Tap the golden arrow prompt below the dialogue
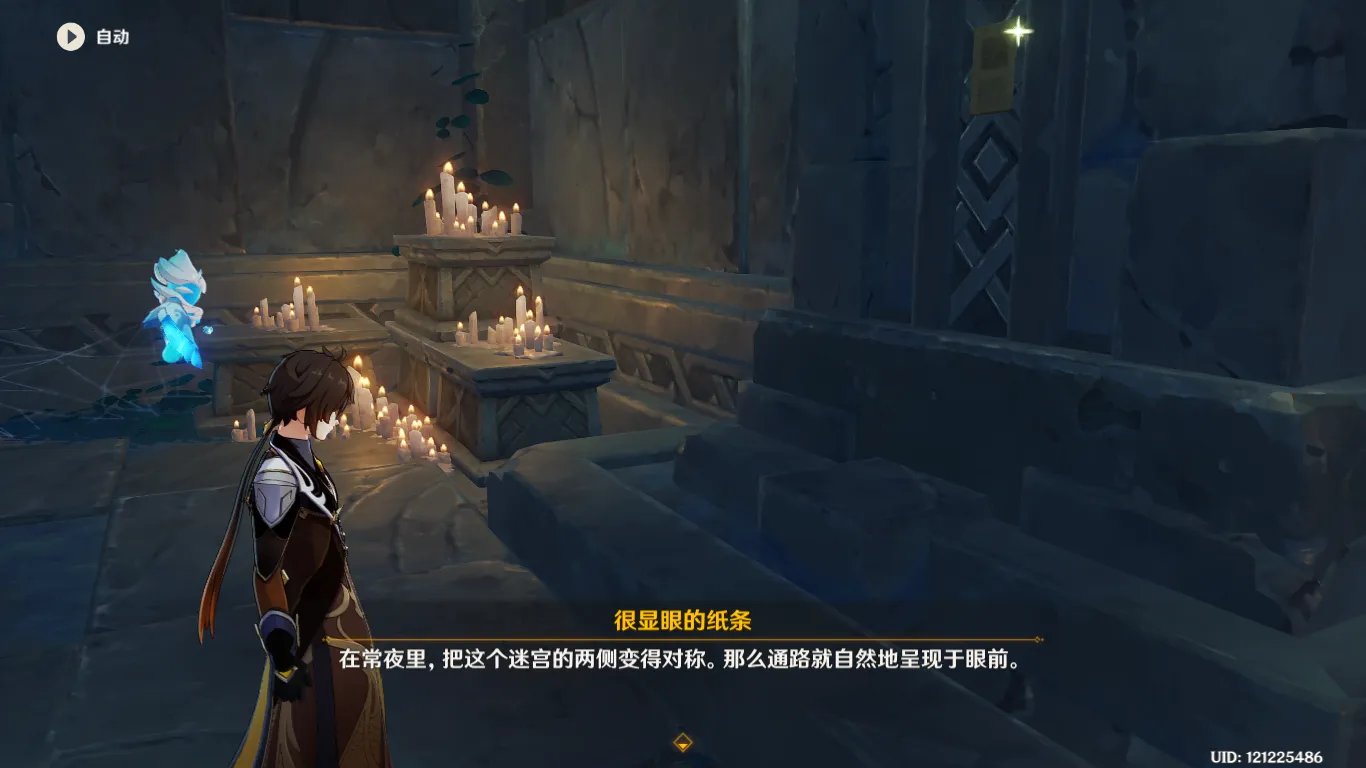The width and height of the screenshot is (1366, 768). tap(683, 744)
